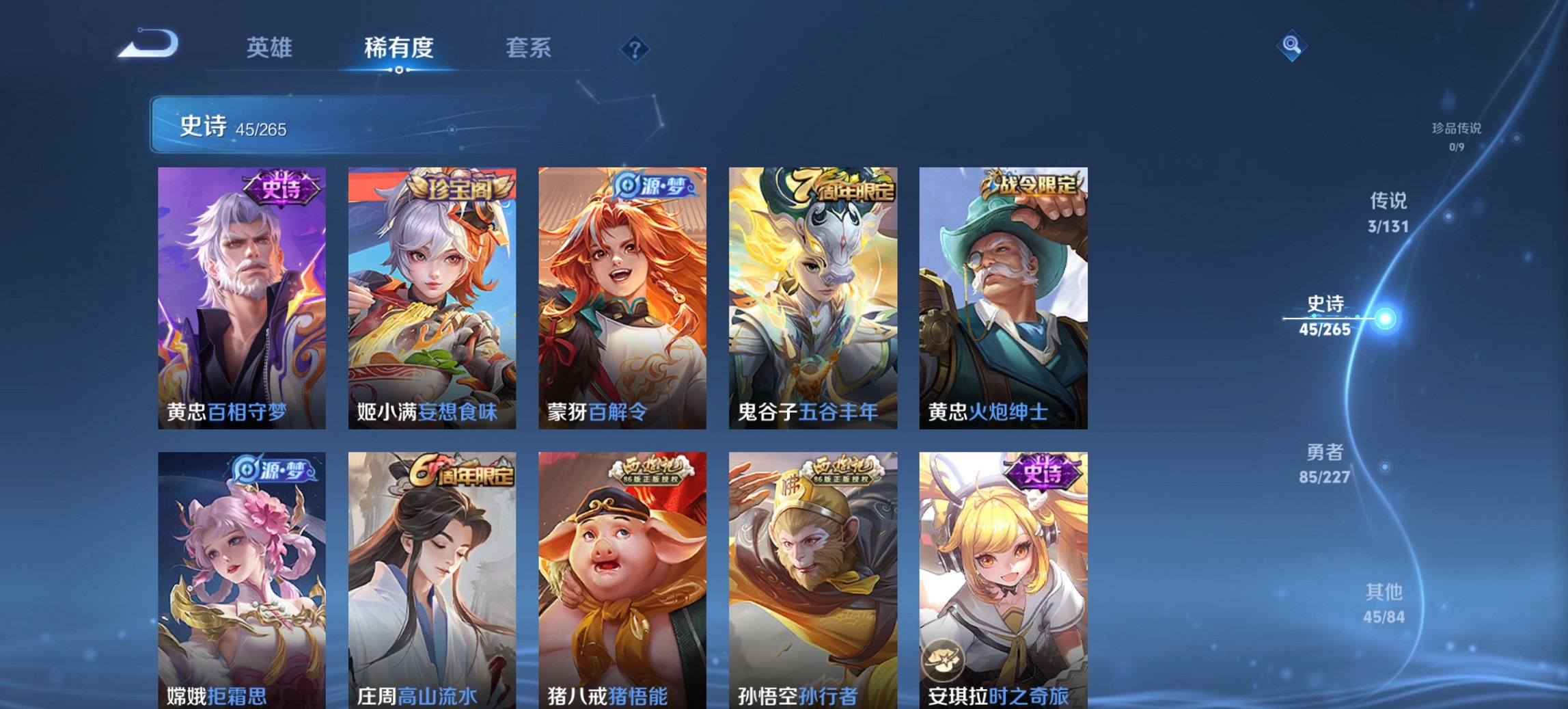The image size is (1568, 709).
Task: Click the back arrow at top left
Action: click(147, 44)
